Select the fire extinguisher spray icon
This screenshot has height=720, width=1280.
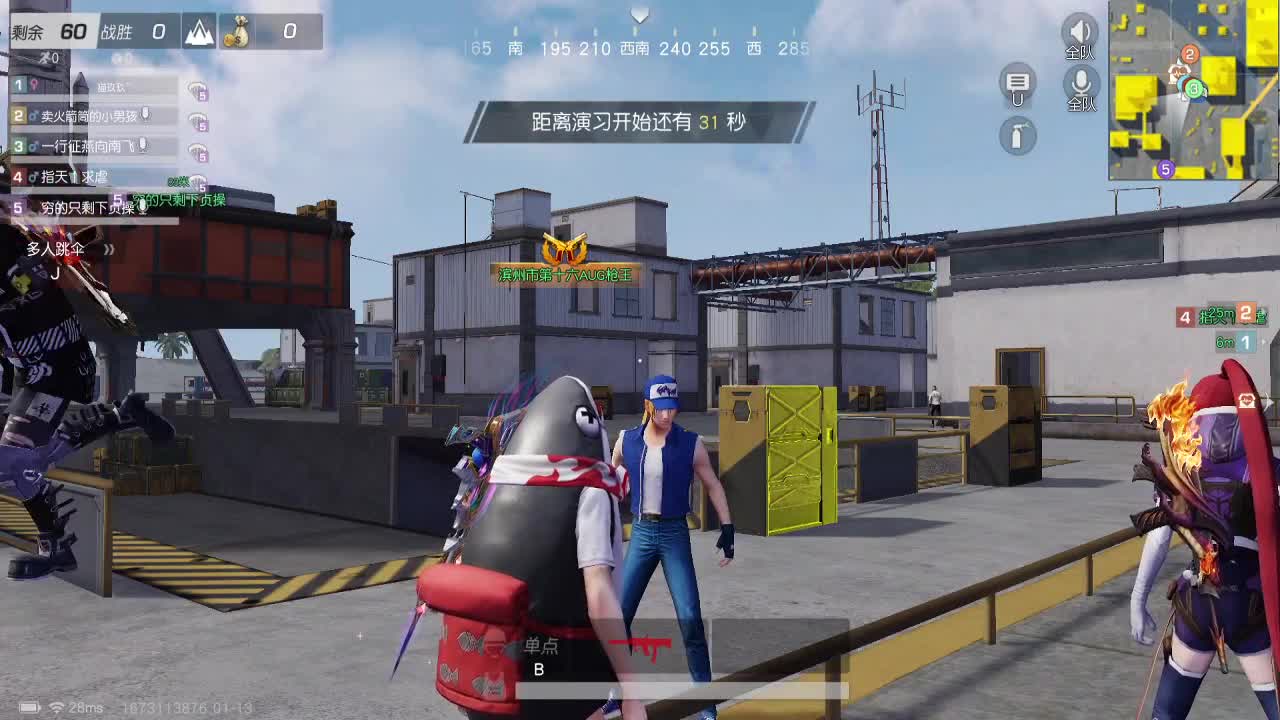pos(1016,137)
